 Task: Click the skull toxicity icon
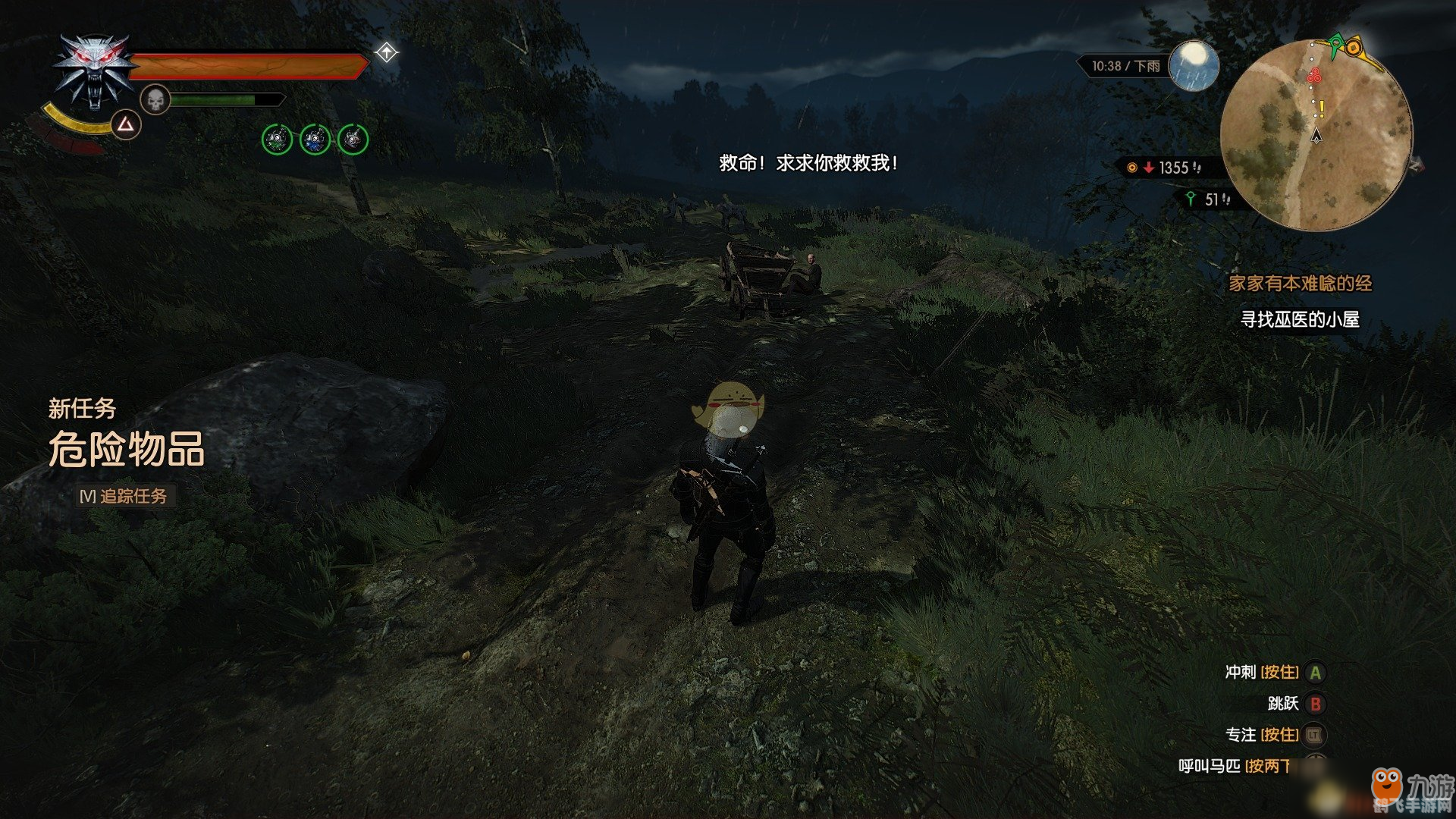tap(155, 99)
